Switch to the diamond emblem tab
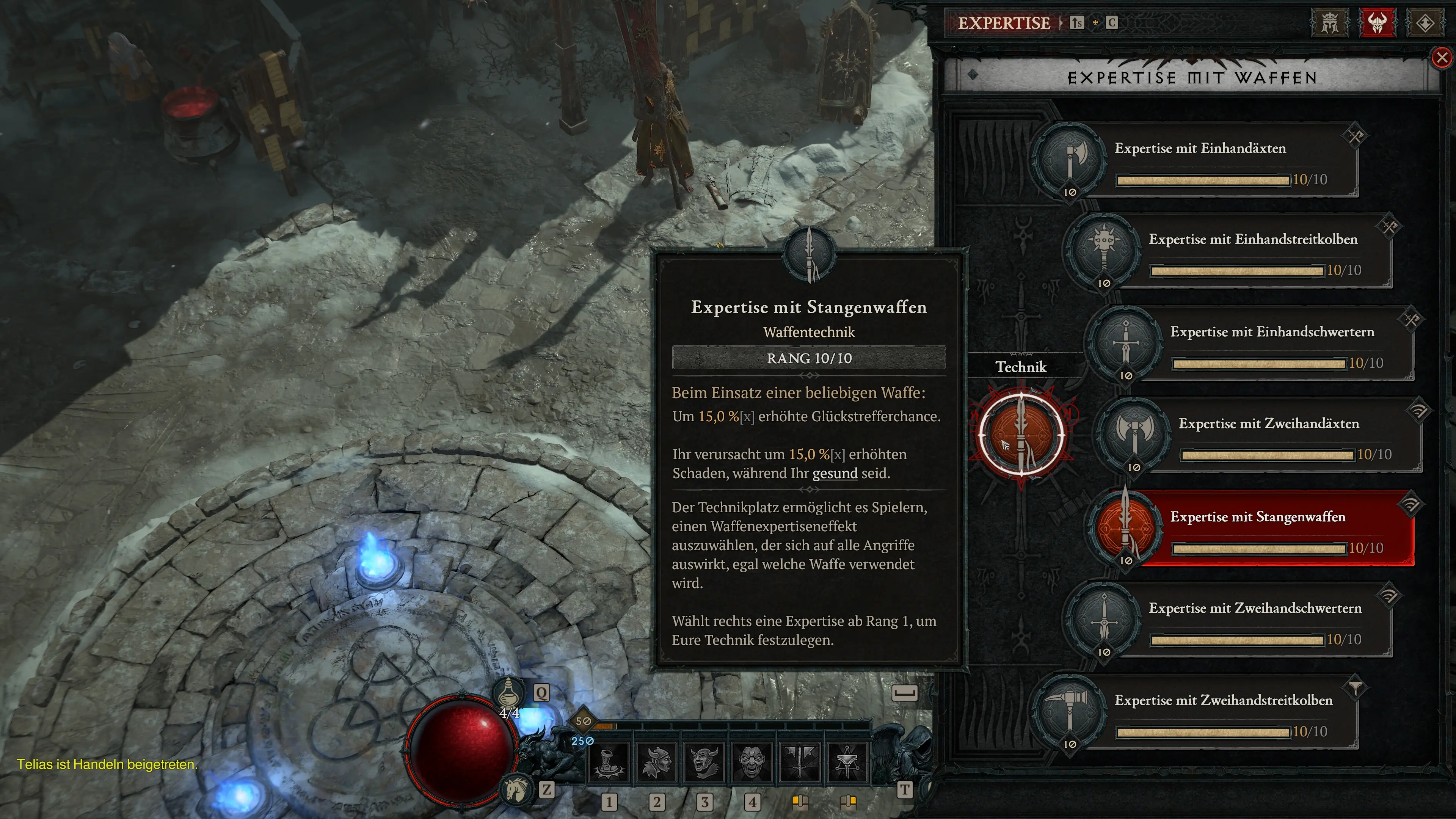Screen dimensions: 1456x819 [1425, 23]
